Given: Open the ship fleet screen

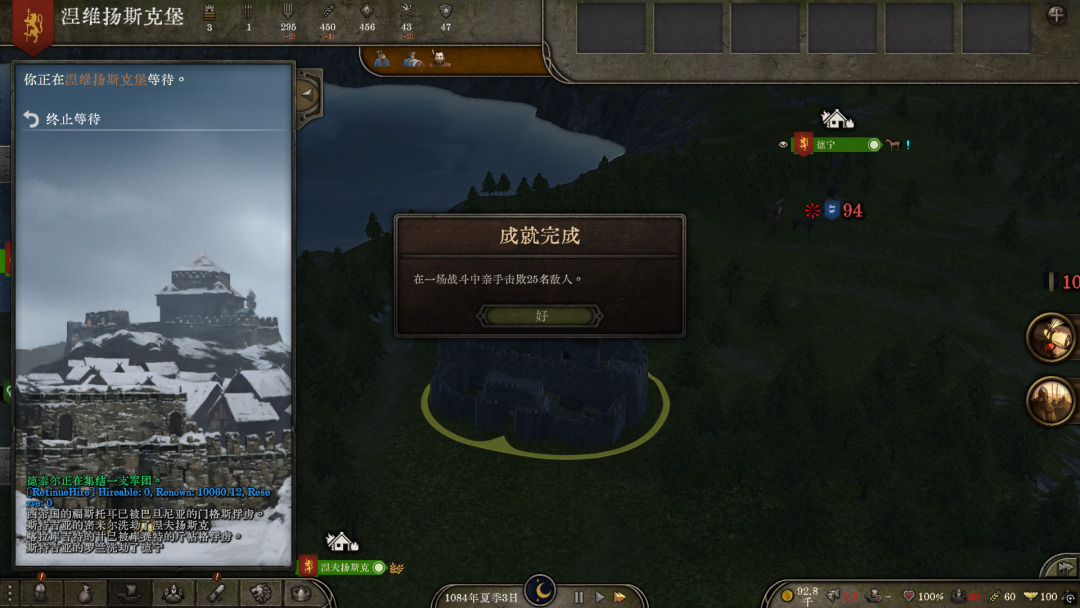Looking at the screenshot, I should tap(129, 592).
